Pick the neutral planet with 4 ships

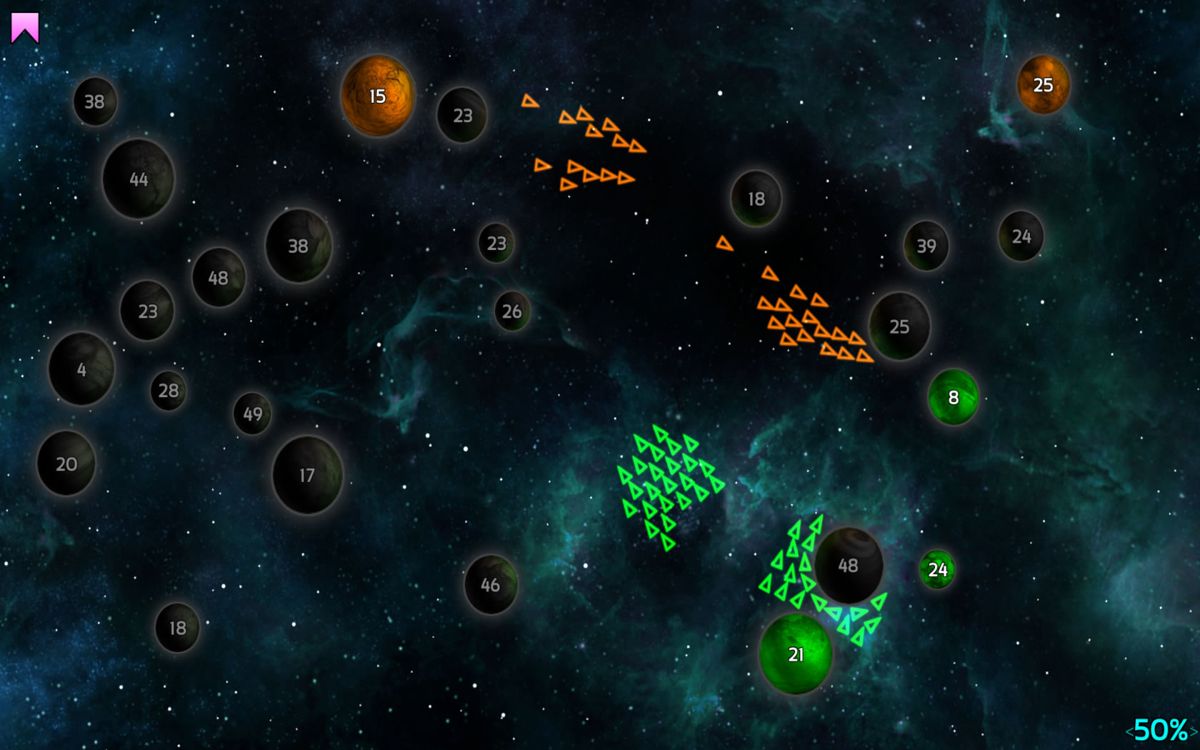pyautogui.click(x=81, y=369)
